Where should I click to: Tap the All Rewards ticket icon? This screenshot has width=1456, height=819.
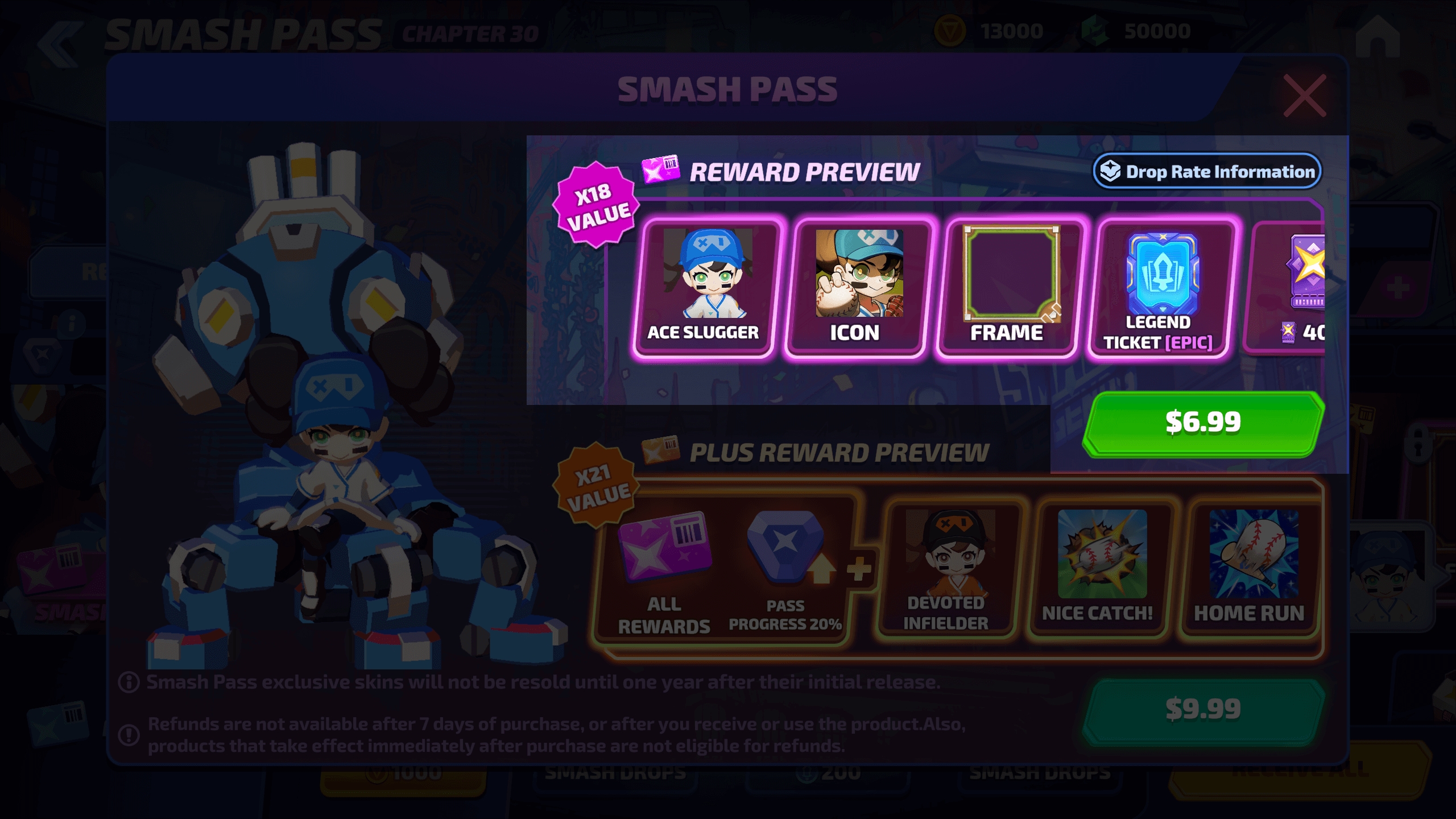click(664, 549)
